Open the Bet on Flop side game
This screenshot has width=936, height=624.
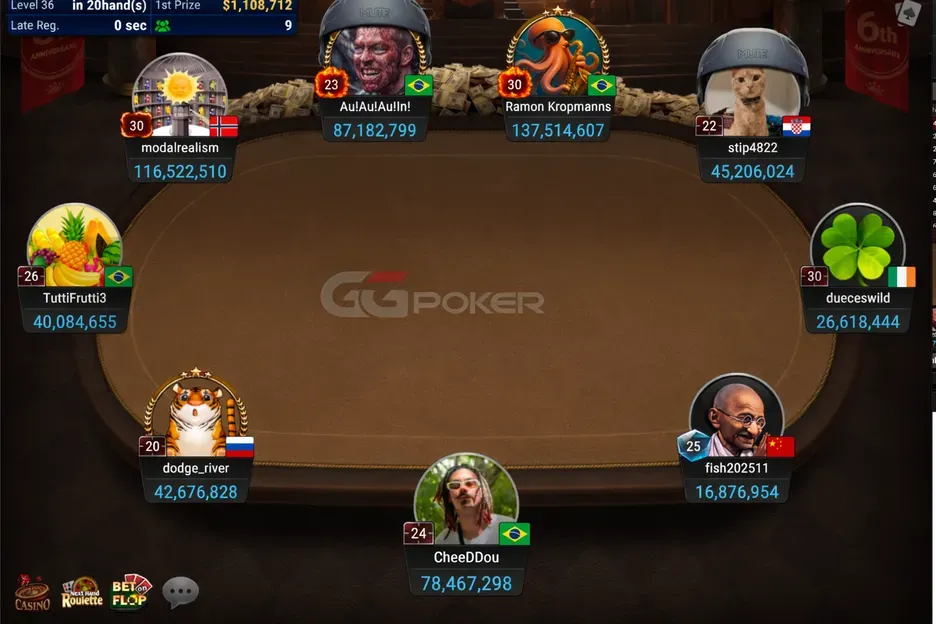point(130,592)
